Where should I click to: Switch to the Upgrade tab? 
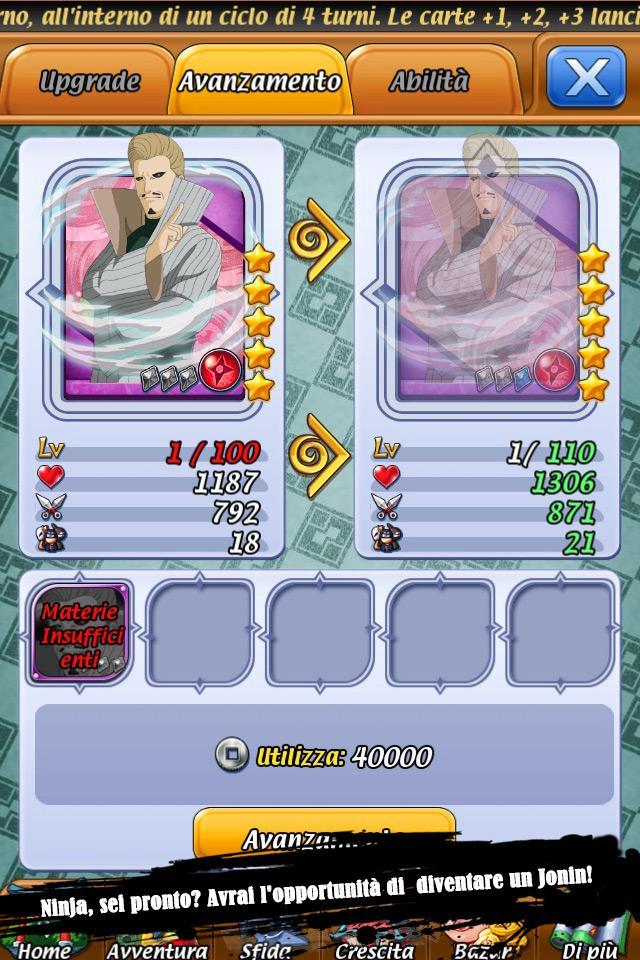click(x=88, y=81)
